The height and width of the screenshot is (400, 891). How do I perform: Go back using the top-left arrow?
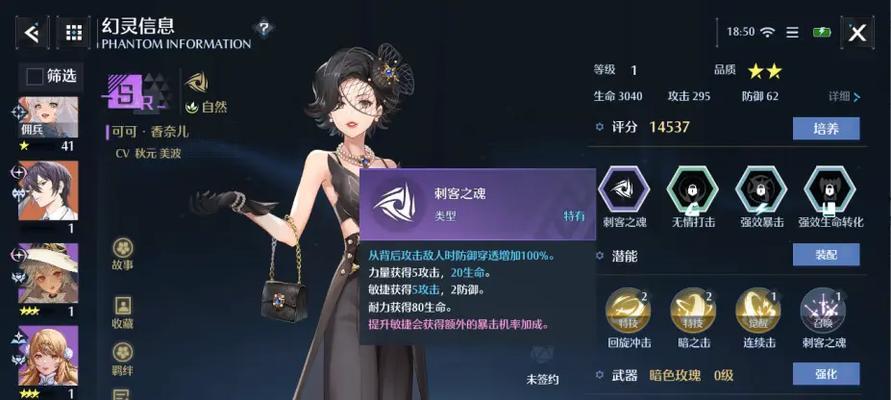(x=31, y=32)
